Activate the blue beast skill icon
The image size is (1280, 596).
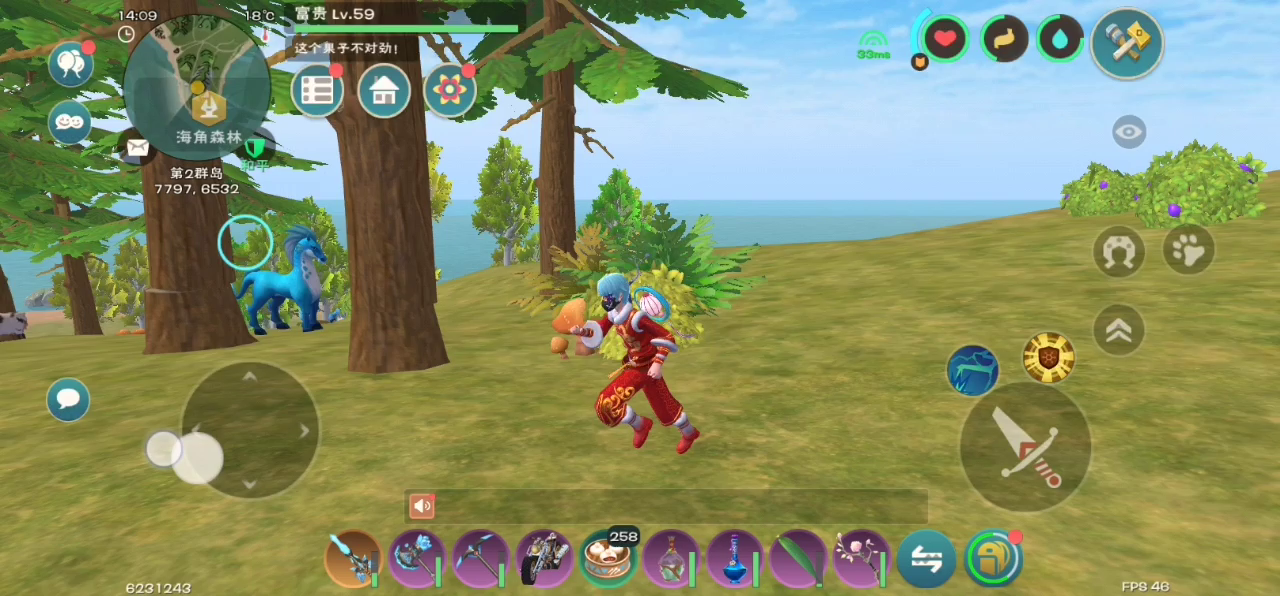coord(972,370)
